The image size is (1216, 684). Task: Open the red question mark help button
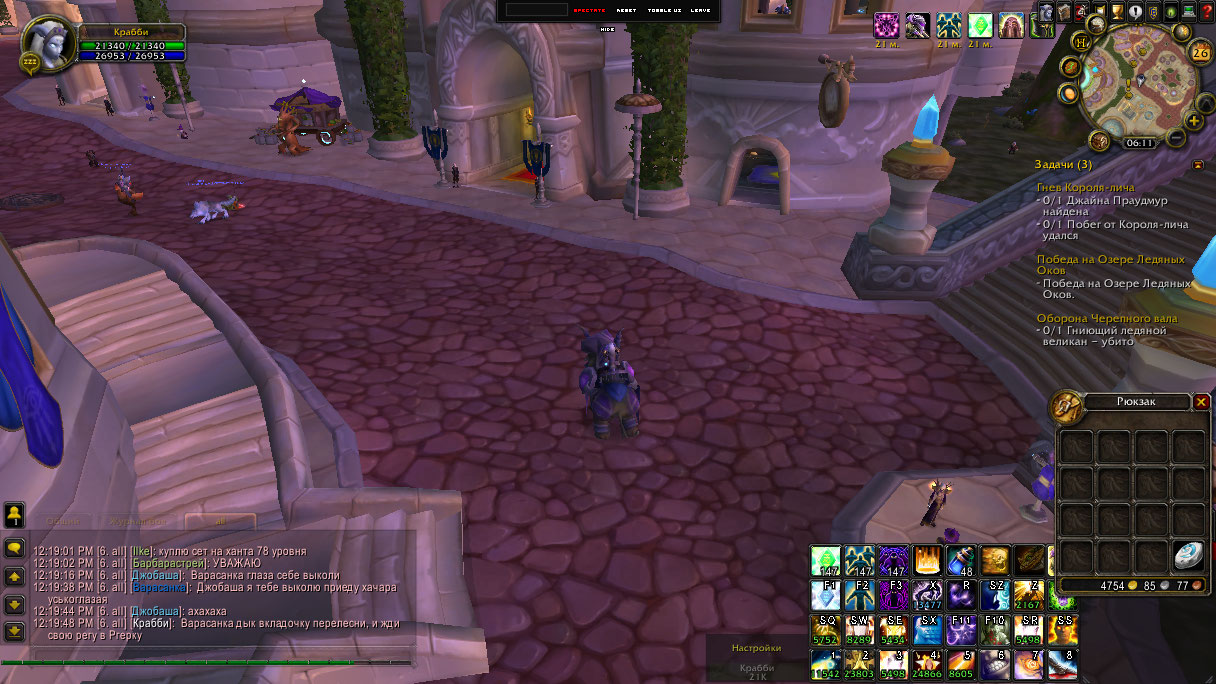click(1206, 13)
